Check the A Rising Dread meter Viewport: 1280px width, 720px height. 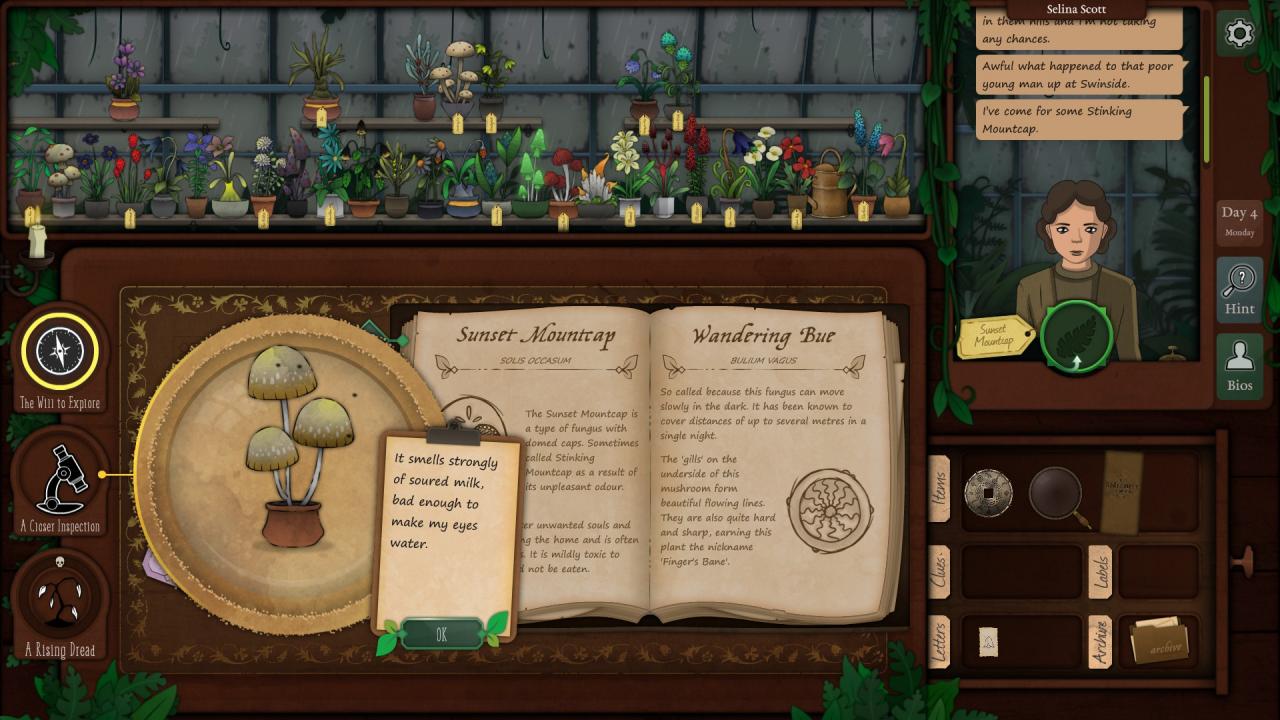point(60,598)
